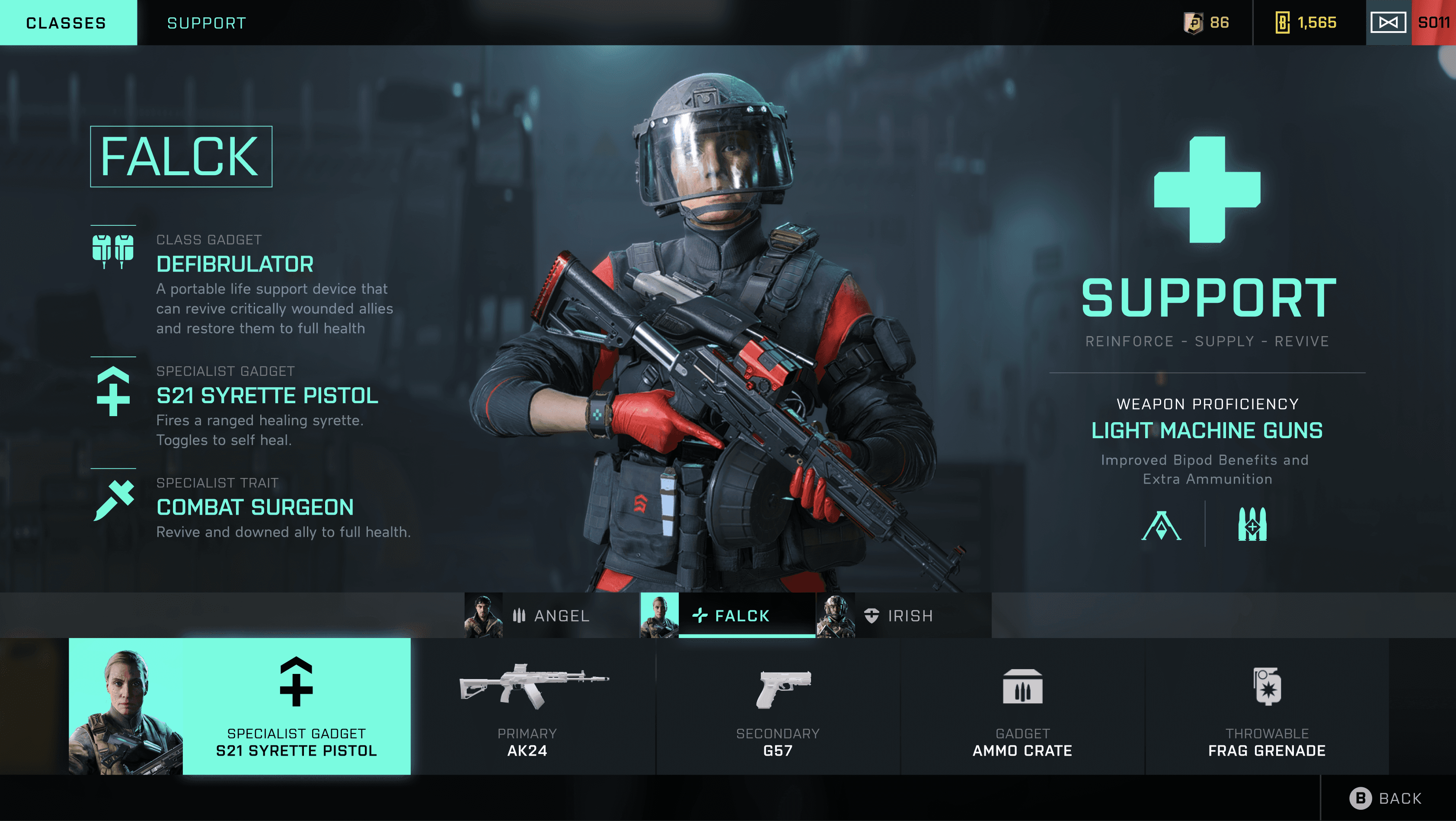Click Falck's portrait in the loadout bar
Screen dimensions: 1456x821
click(x=125, y=707)
